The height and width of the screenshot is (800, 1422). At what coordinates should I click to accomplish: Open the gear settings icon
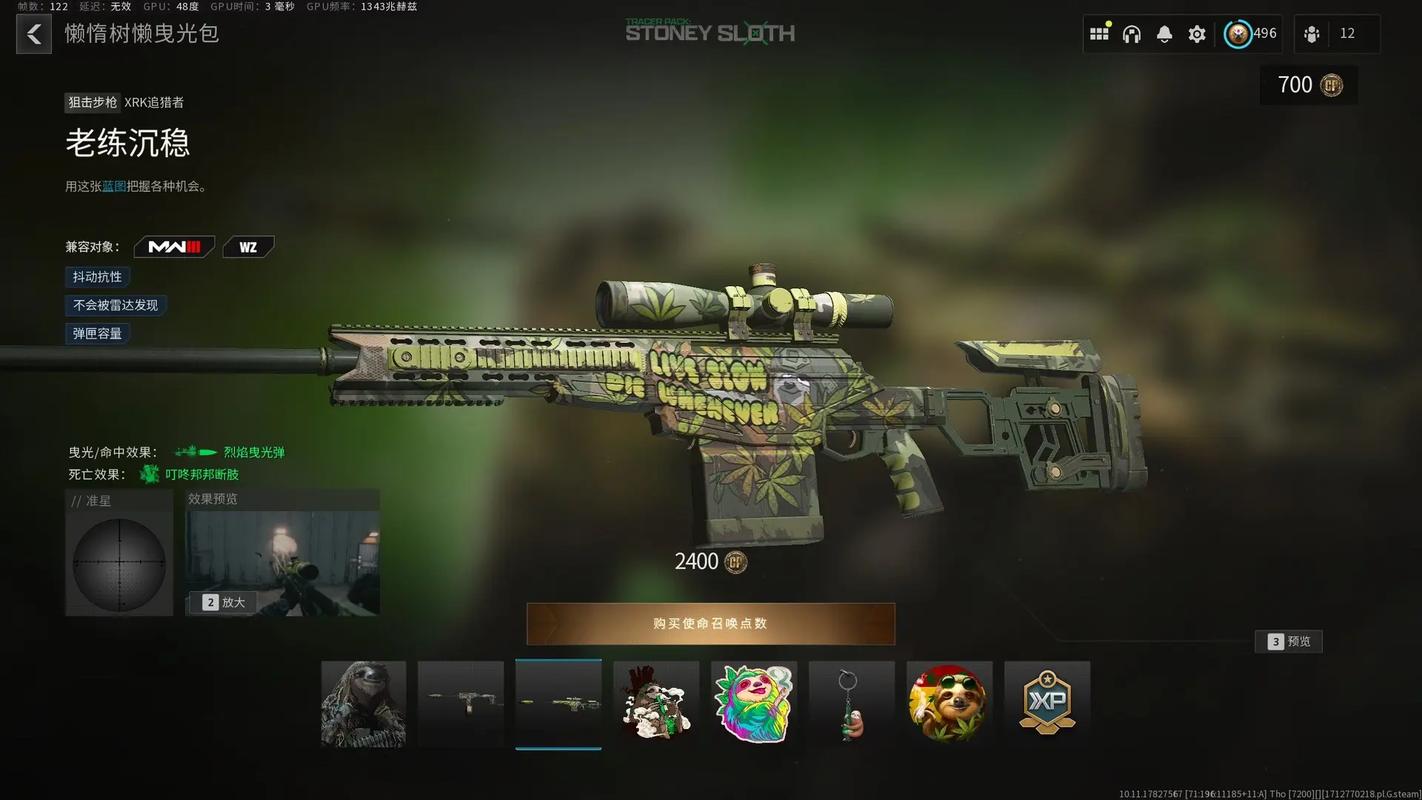pos(1197,34)
